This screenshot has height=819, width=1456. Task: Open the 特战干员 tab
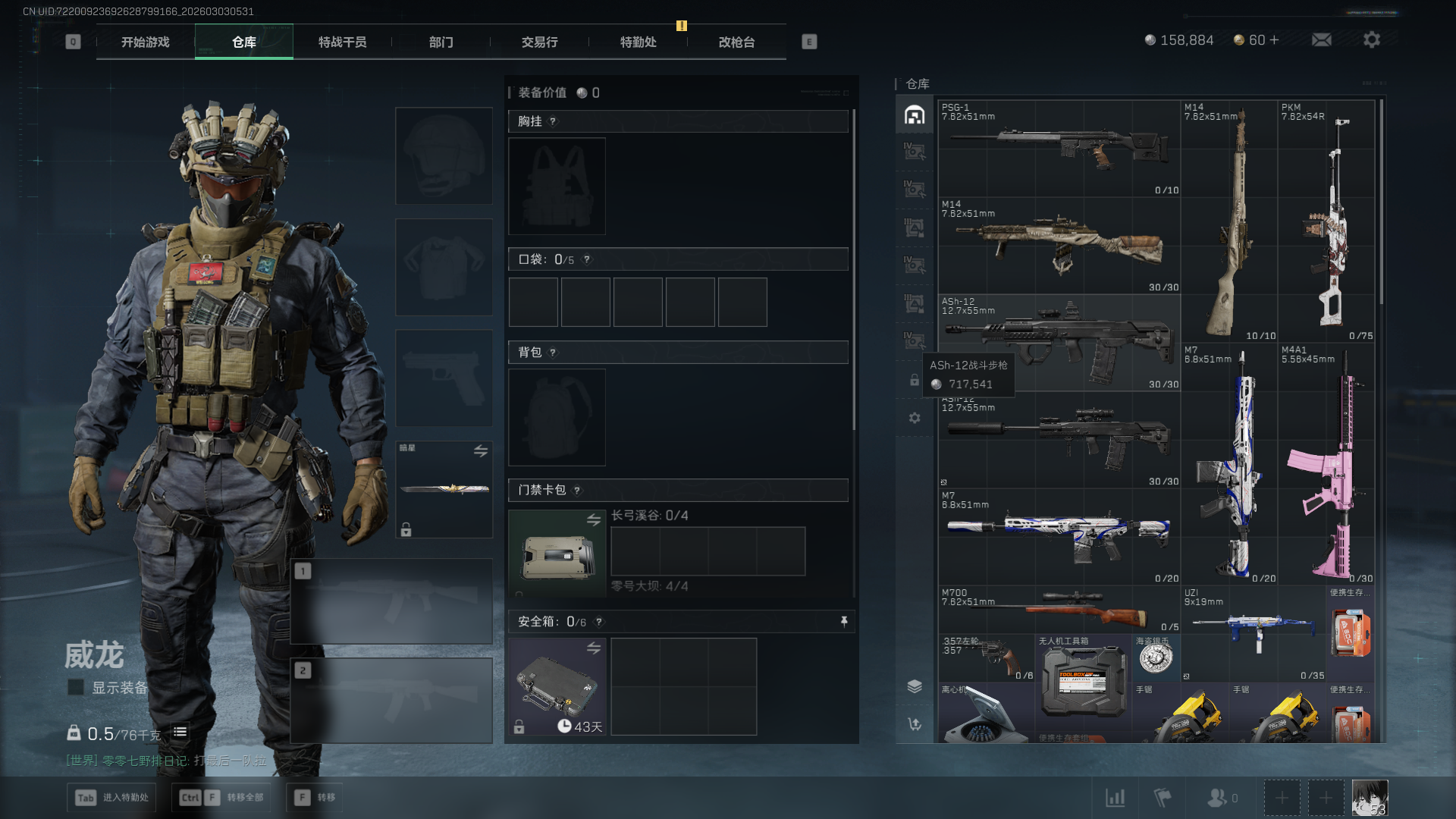point(342,42)
